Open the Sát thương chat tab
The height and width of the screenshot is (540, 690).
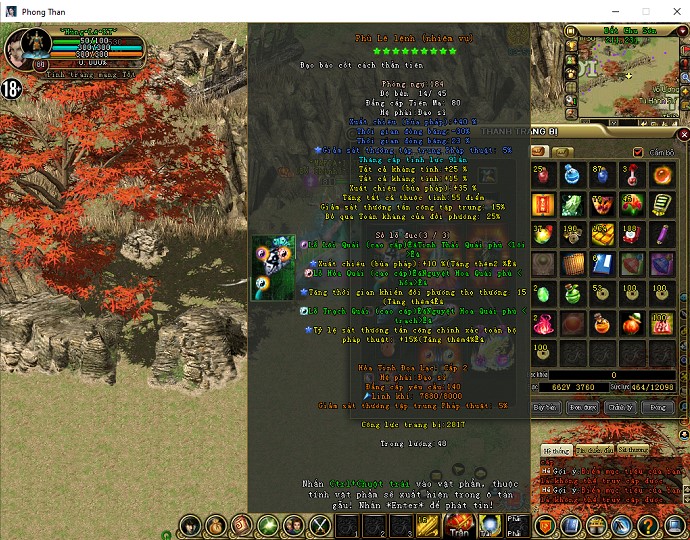[x=632, y=451]
